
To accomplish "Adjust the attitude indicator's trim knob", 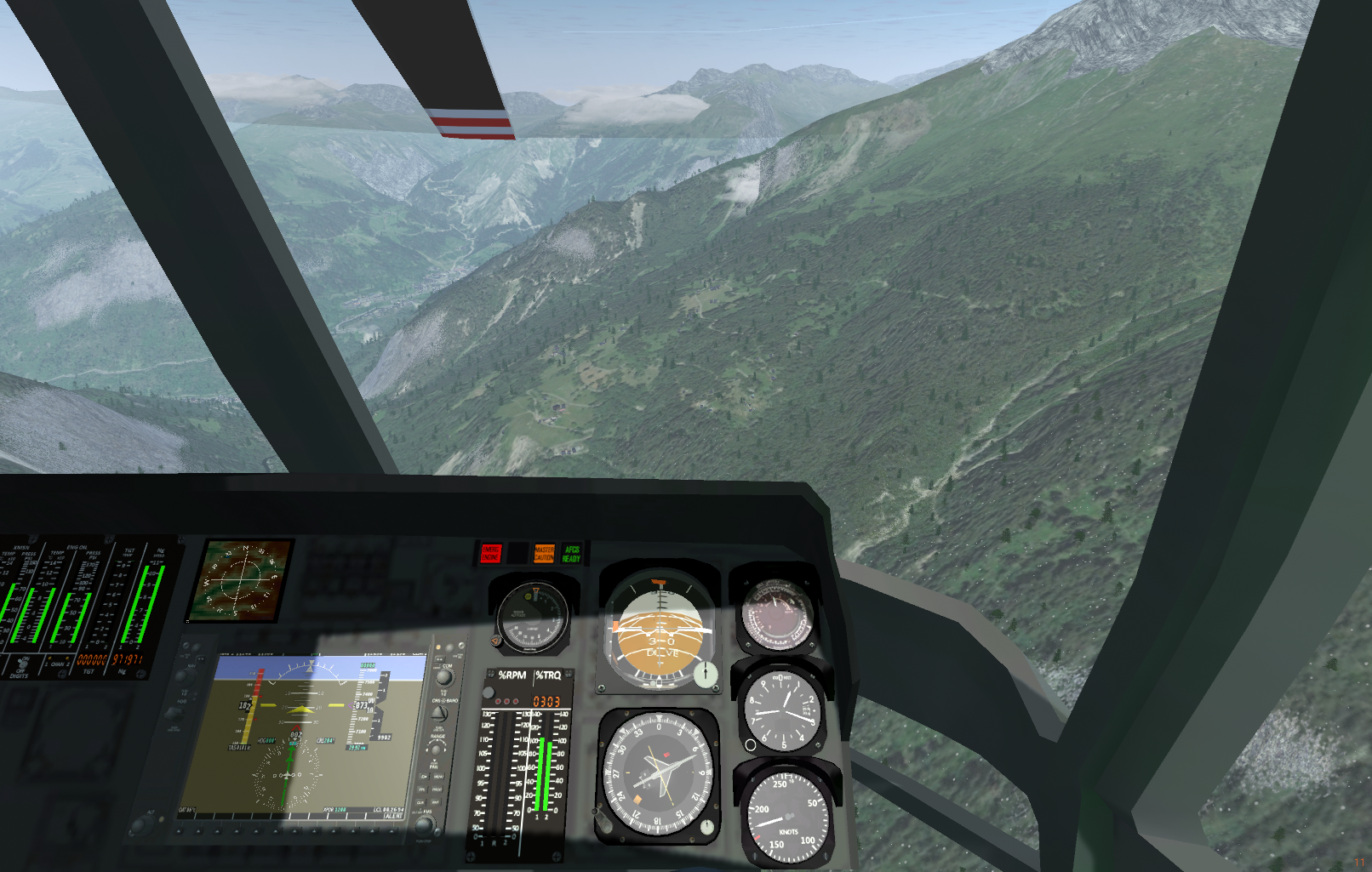I will click(x=705, y=675).
